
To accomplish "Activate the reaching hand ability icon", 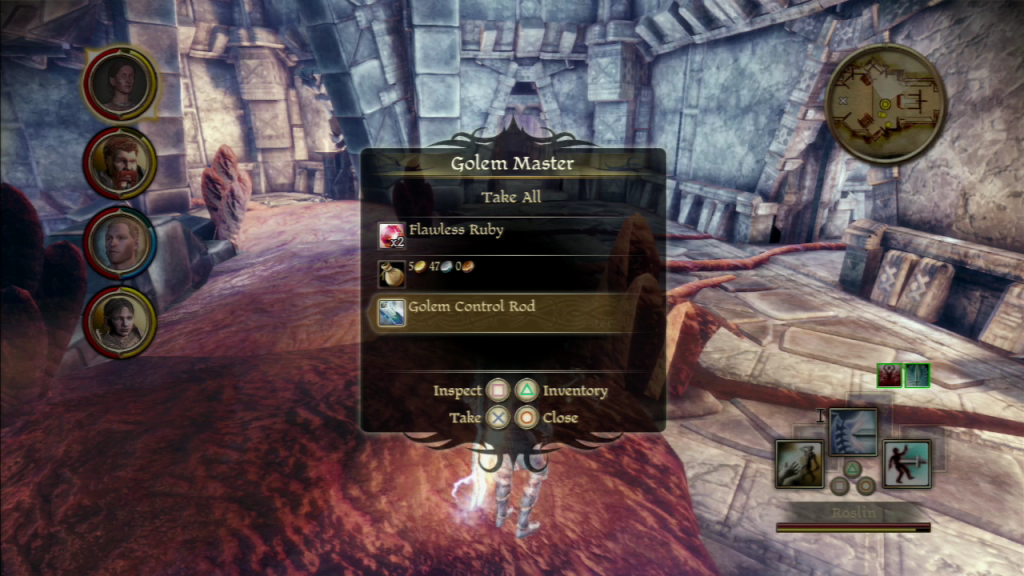I will (800, 464).
